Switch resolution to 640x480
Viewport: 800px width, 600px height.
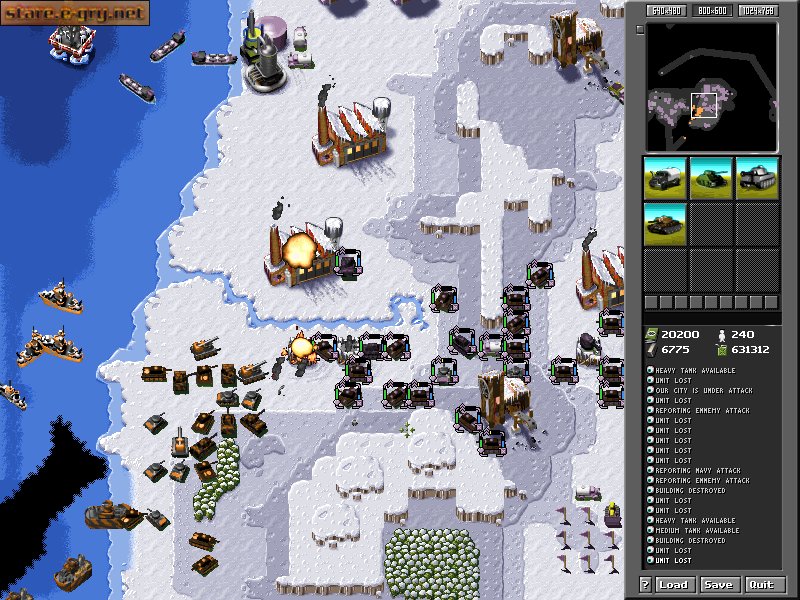pos(664,11)
